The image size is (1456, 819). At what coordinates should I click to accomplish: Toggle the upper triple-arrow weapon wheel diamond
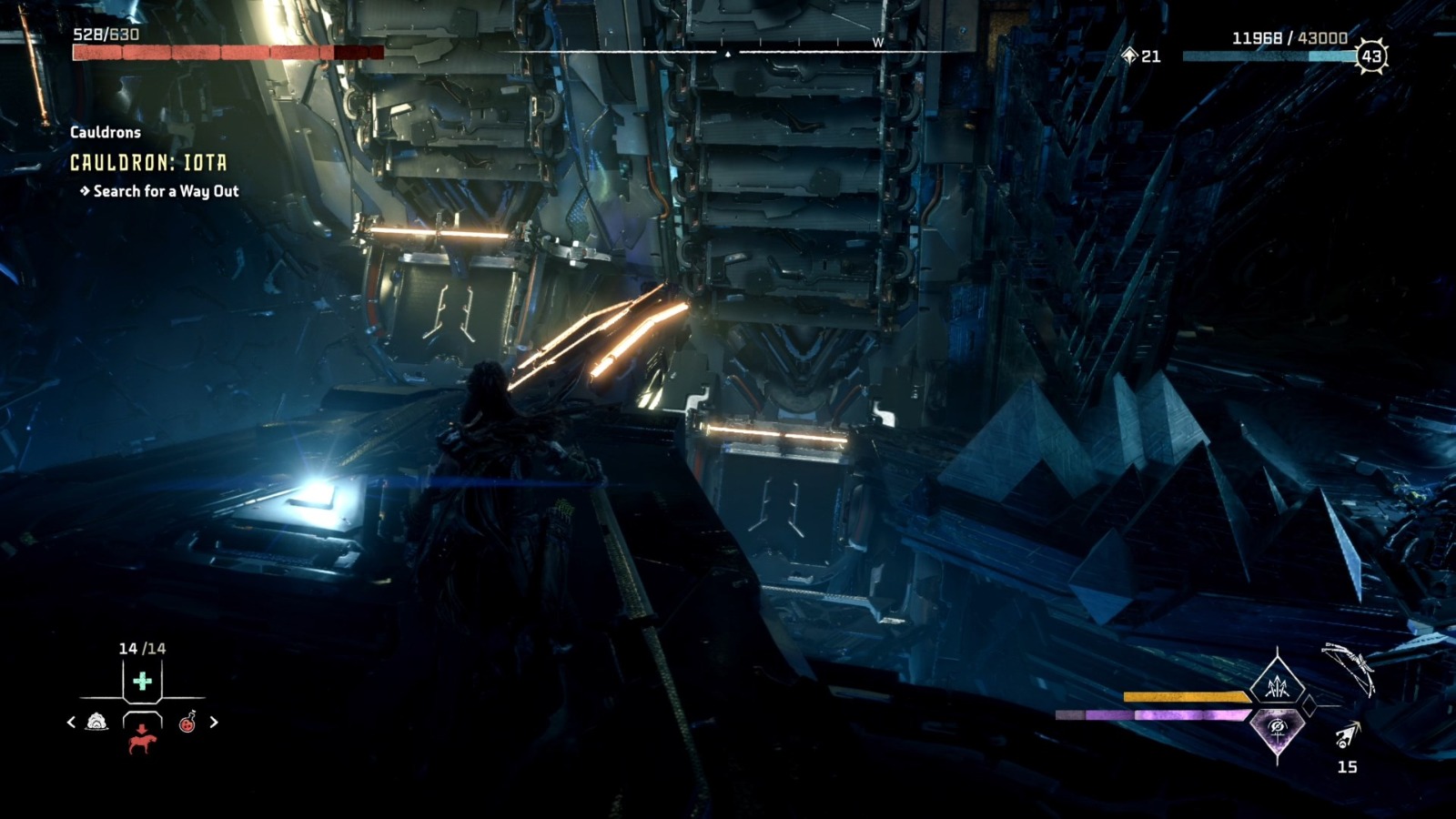pyautogui.click(x=1278, y=684)
